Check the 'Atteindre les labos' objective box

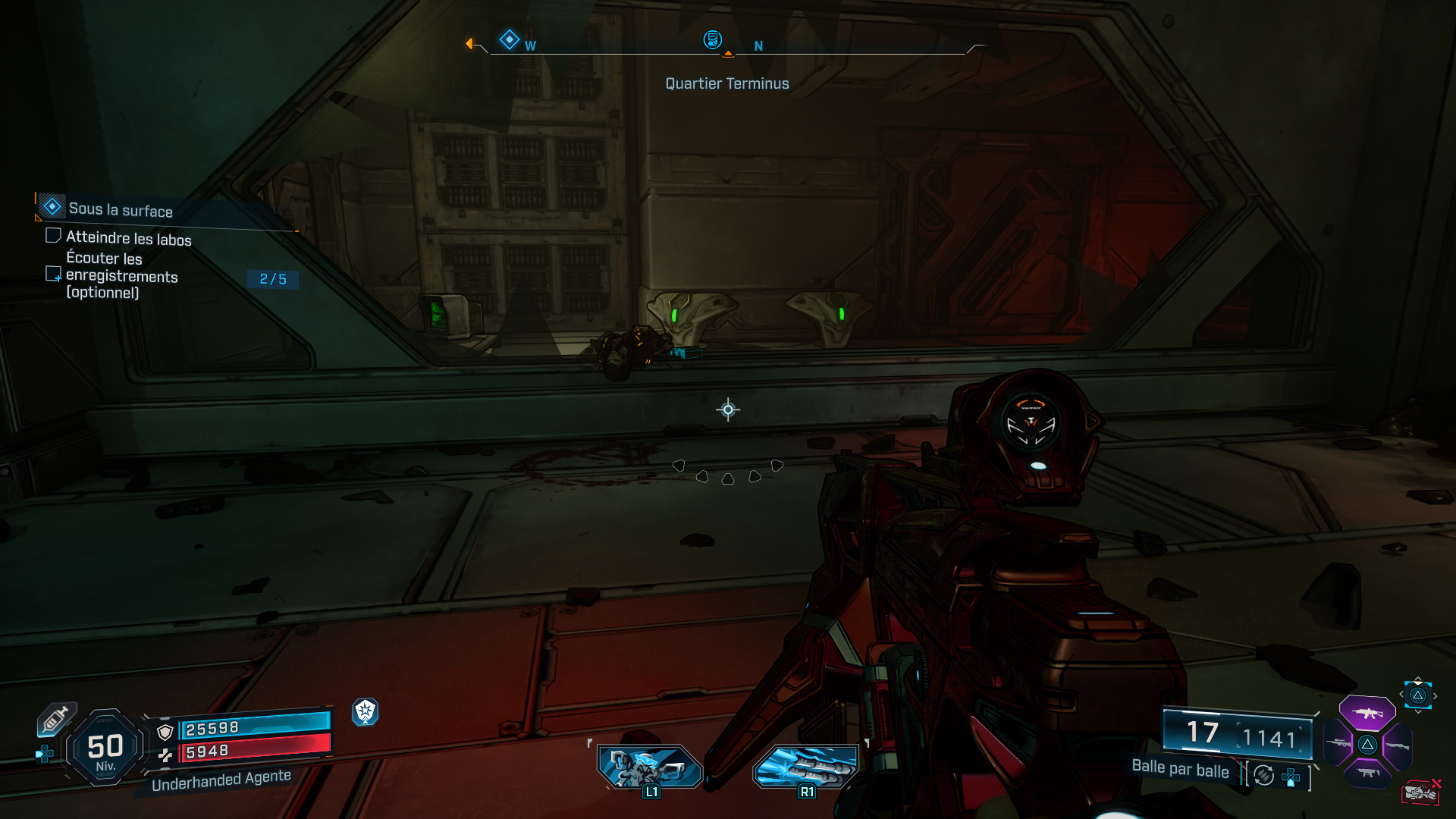point(54,235)
